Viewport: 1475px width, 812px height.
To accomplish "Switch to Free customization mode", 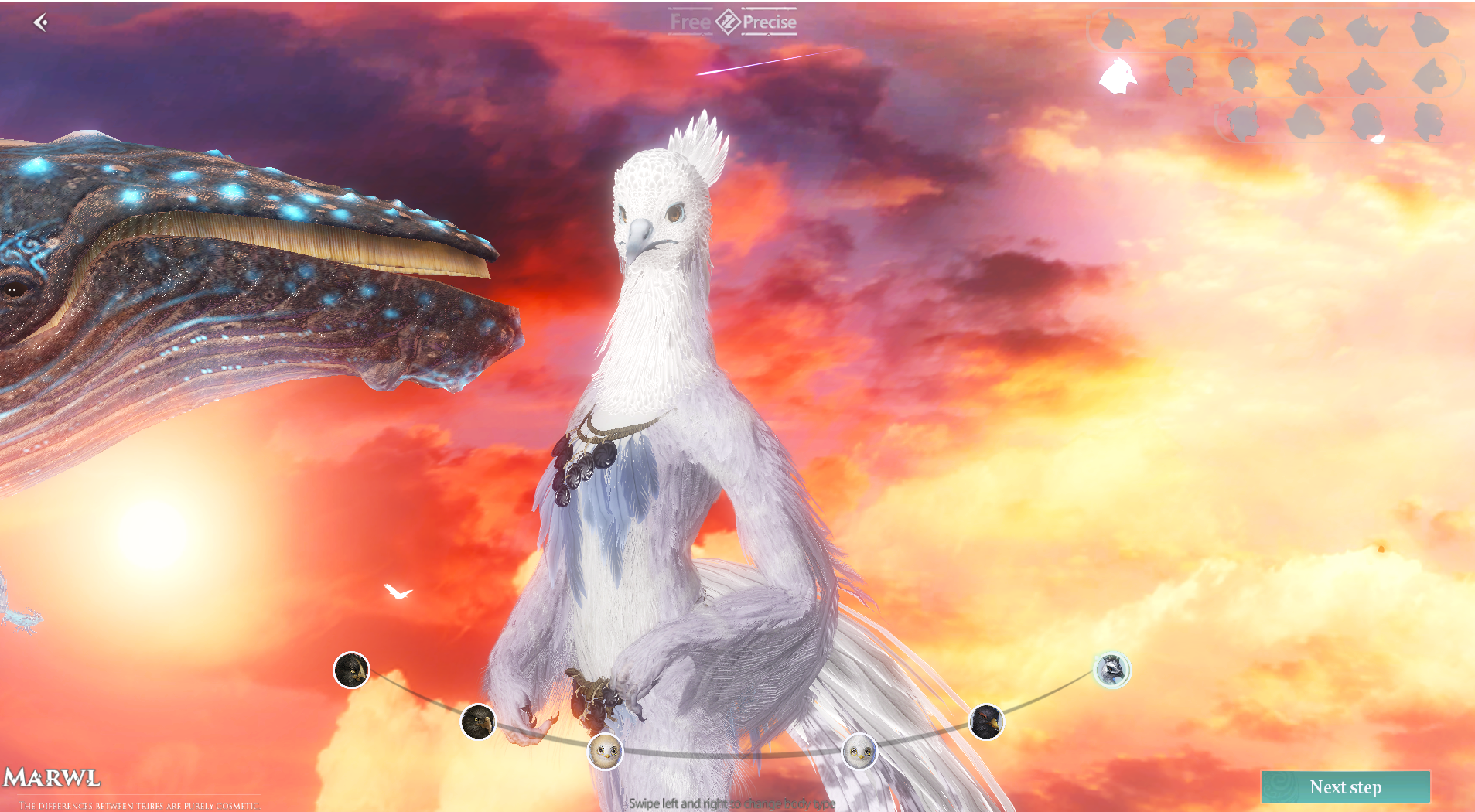I will tap(690, 22).
